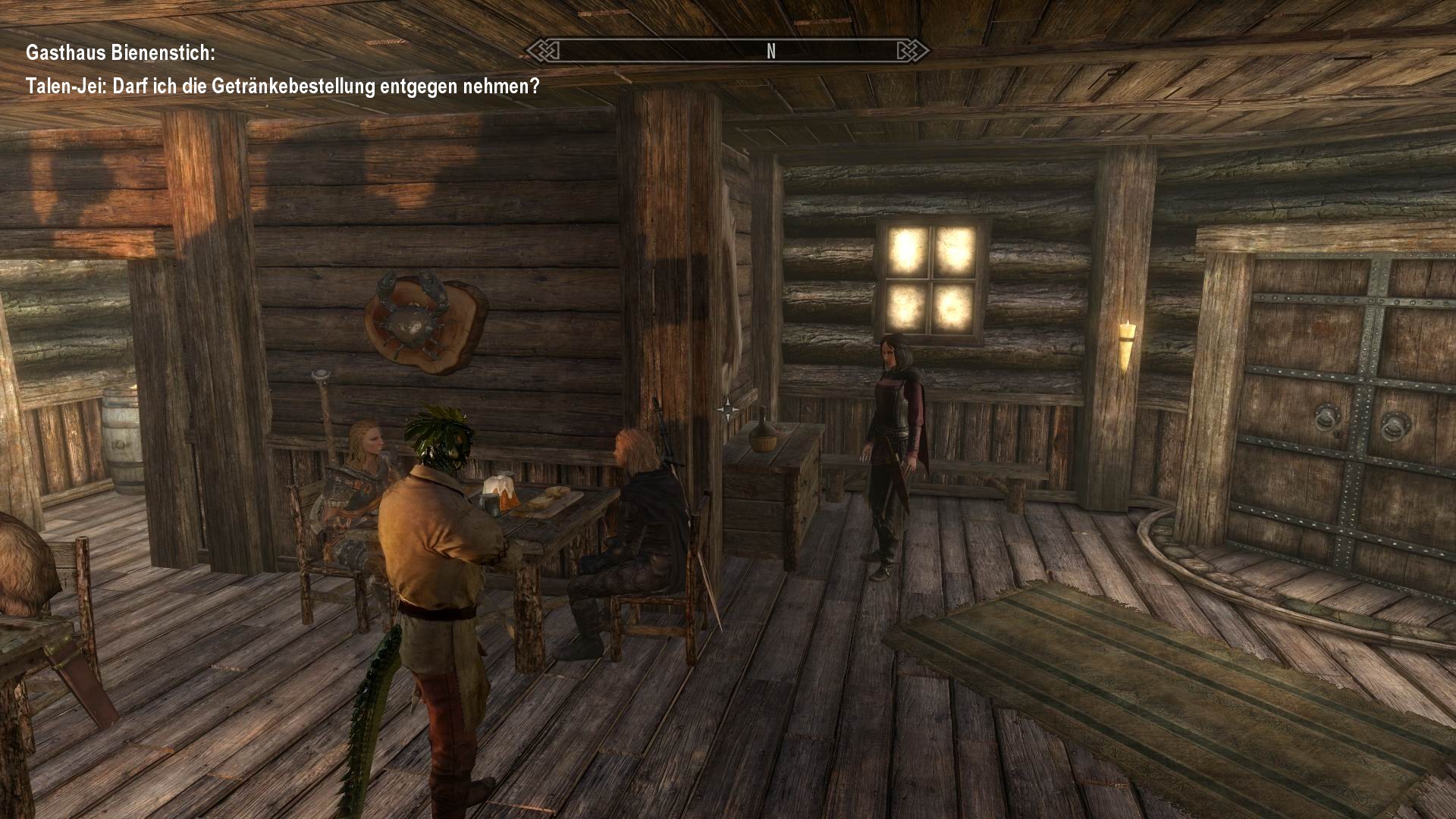Select the mudcrab wall trophy
This screenshot has width=1456, height=819.
click(x=416, y=318)
